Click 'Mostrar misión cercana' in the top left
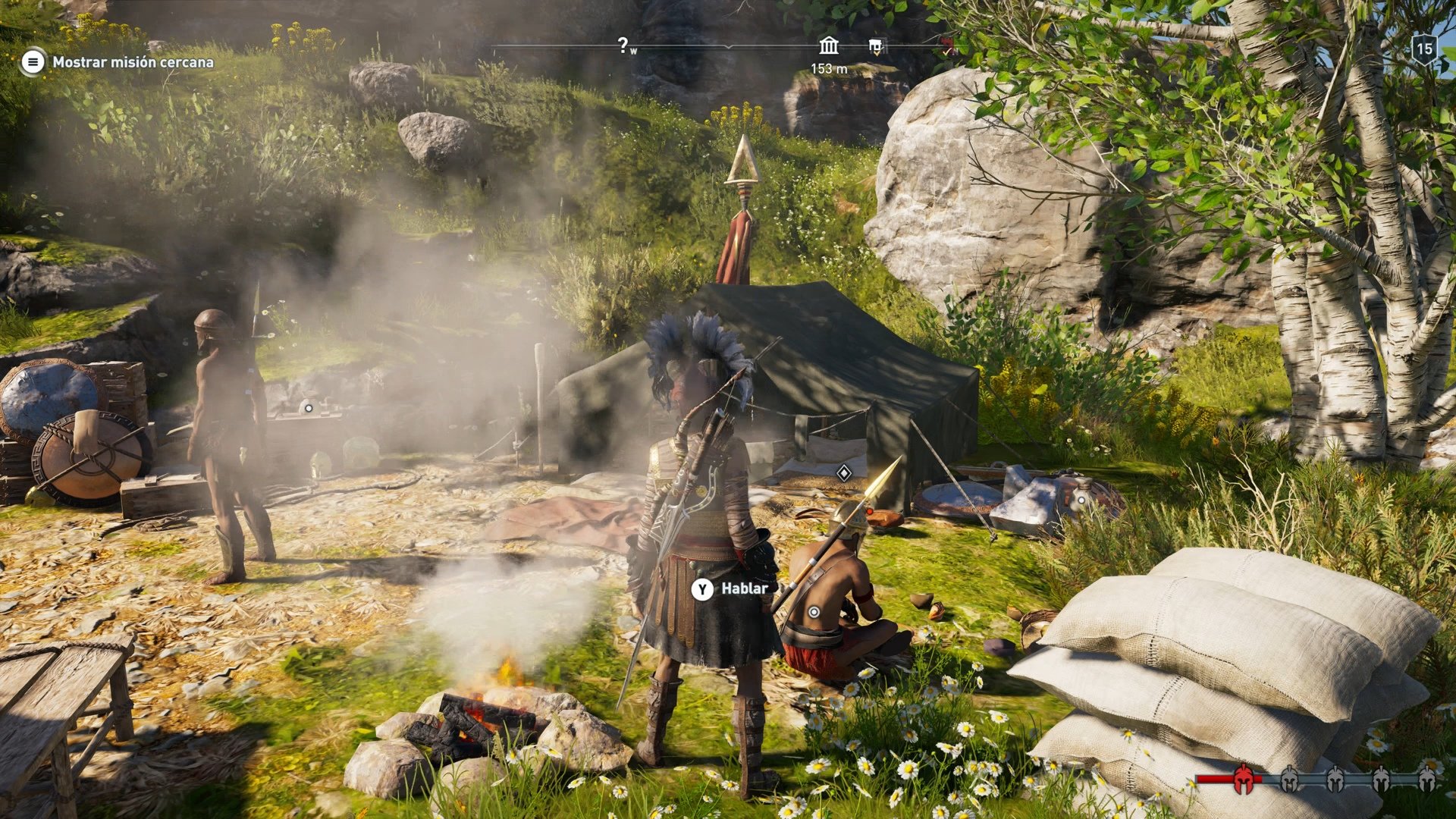The height and width of the screenshot is (819, 1456). (133, 64)
